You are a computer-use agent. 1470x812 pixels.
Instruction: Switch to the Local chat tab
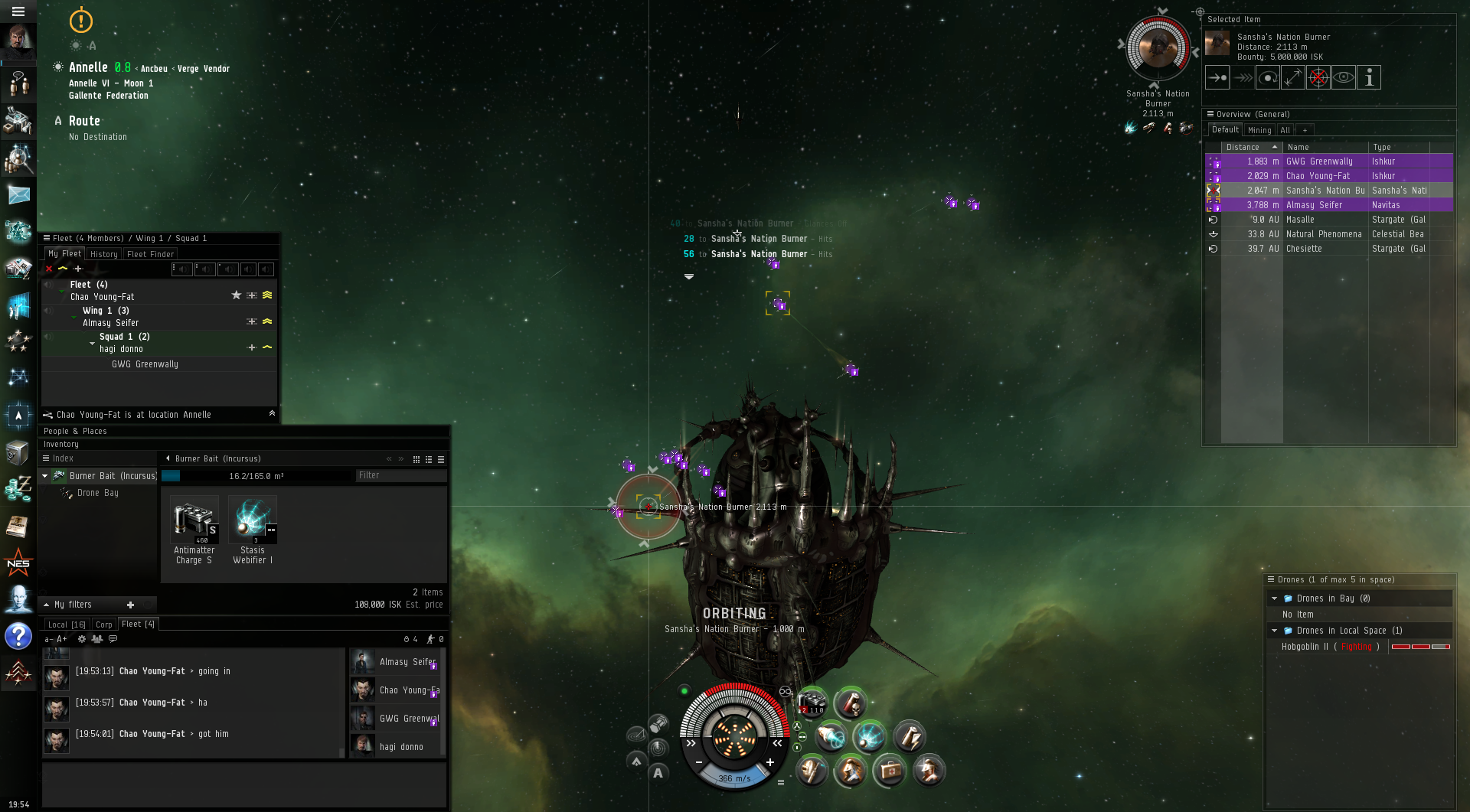tap(66, 624)
